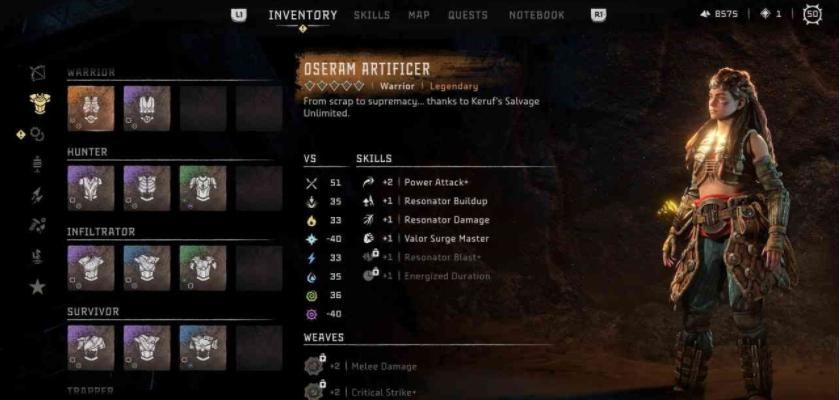Go to the Quests tab
The image size is (840, 400).
pyautogui.click(x=468, y=15)
